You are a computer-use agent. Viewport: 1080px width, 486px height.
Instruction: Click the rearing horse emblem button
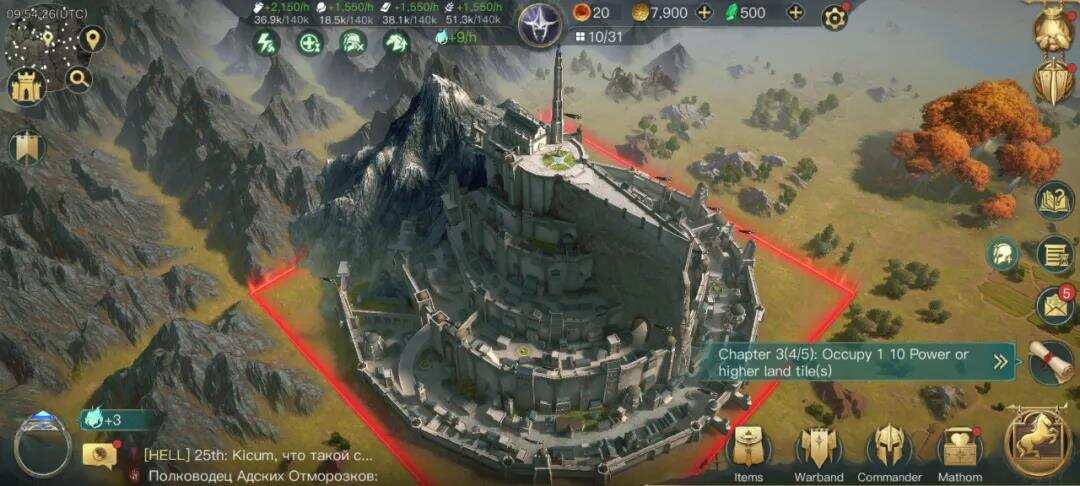tap(1040, 444)
